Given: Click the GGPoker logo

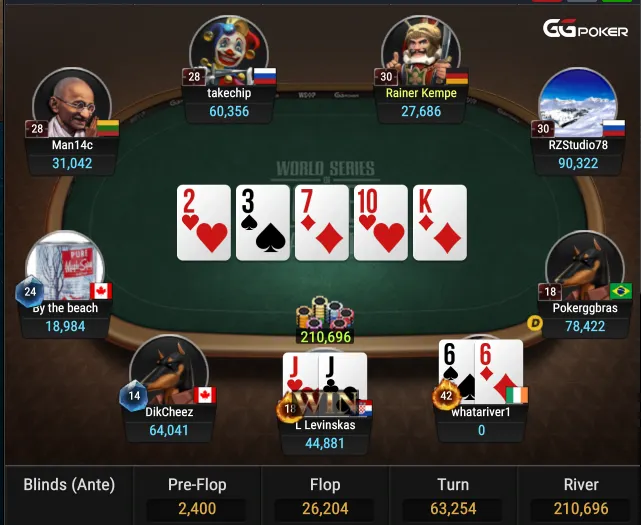Looking at the screenshot, I should point(585,29).
